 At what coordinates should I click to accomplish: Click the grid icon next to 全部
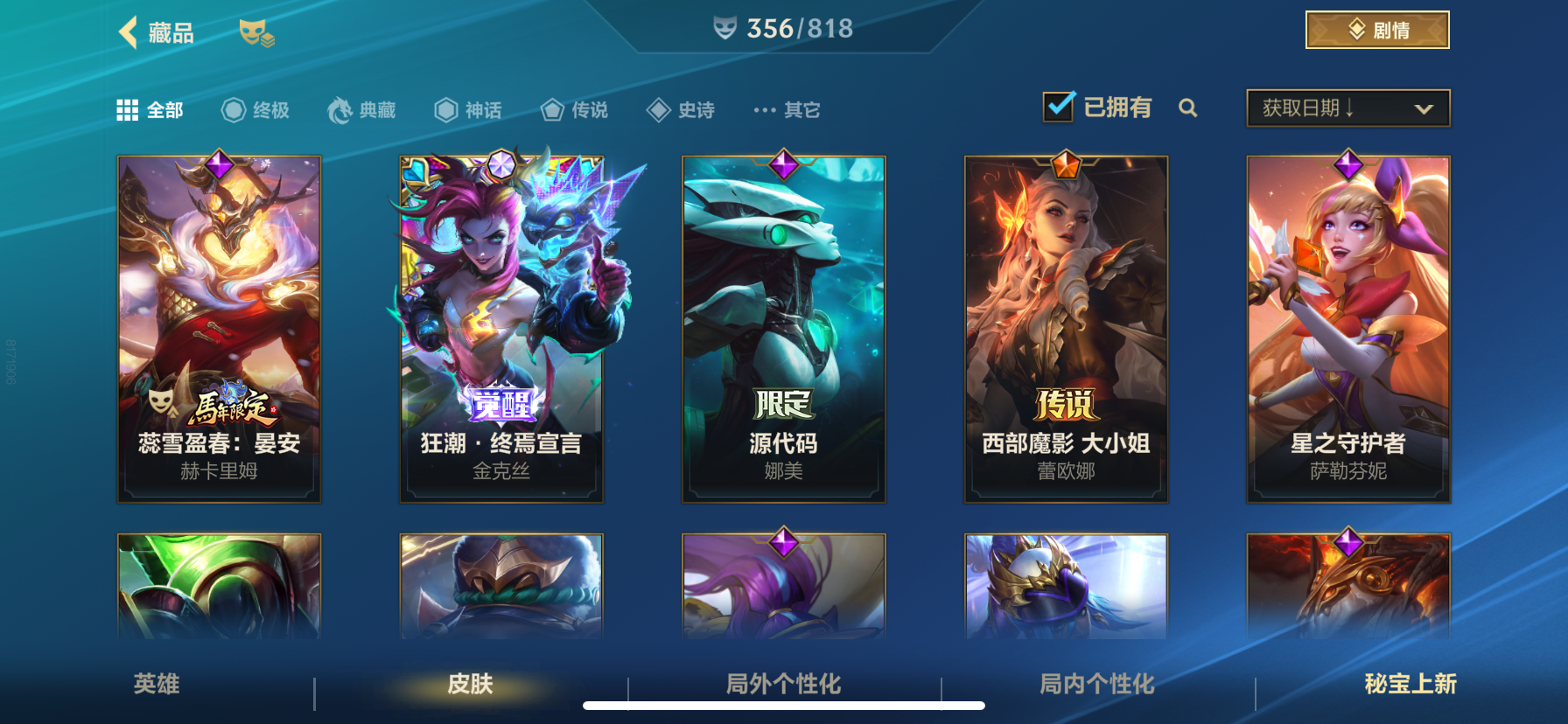click(128, 109)
